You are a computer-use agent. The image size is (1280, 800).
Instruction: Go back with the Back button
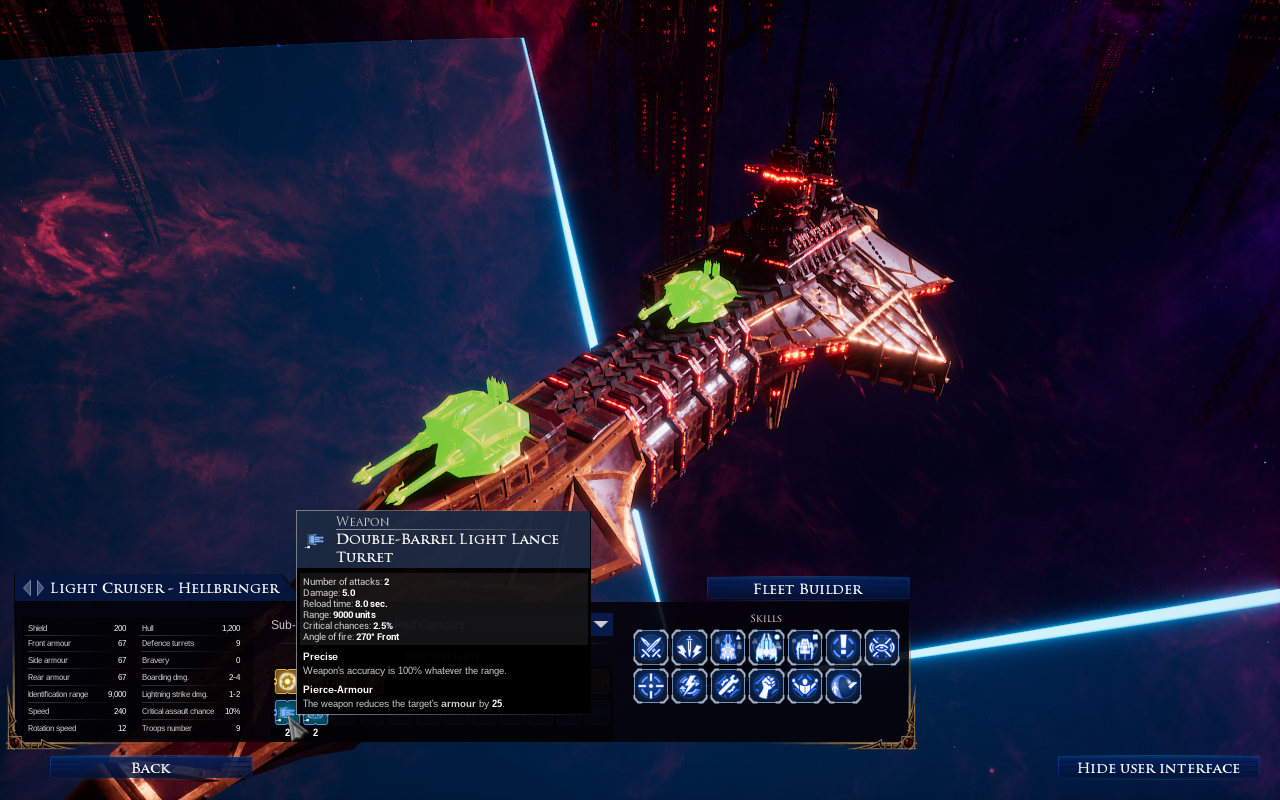(150, 767)
